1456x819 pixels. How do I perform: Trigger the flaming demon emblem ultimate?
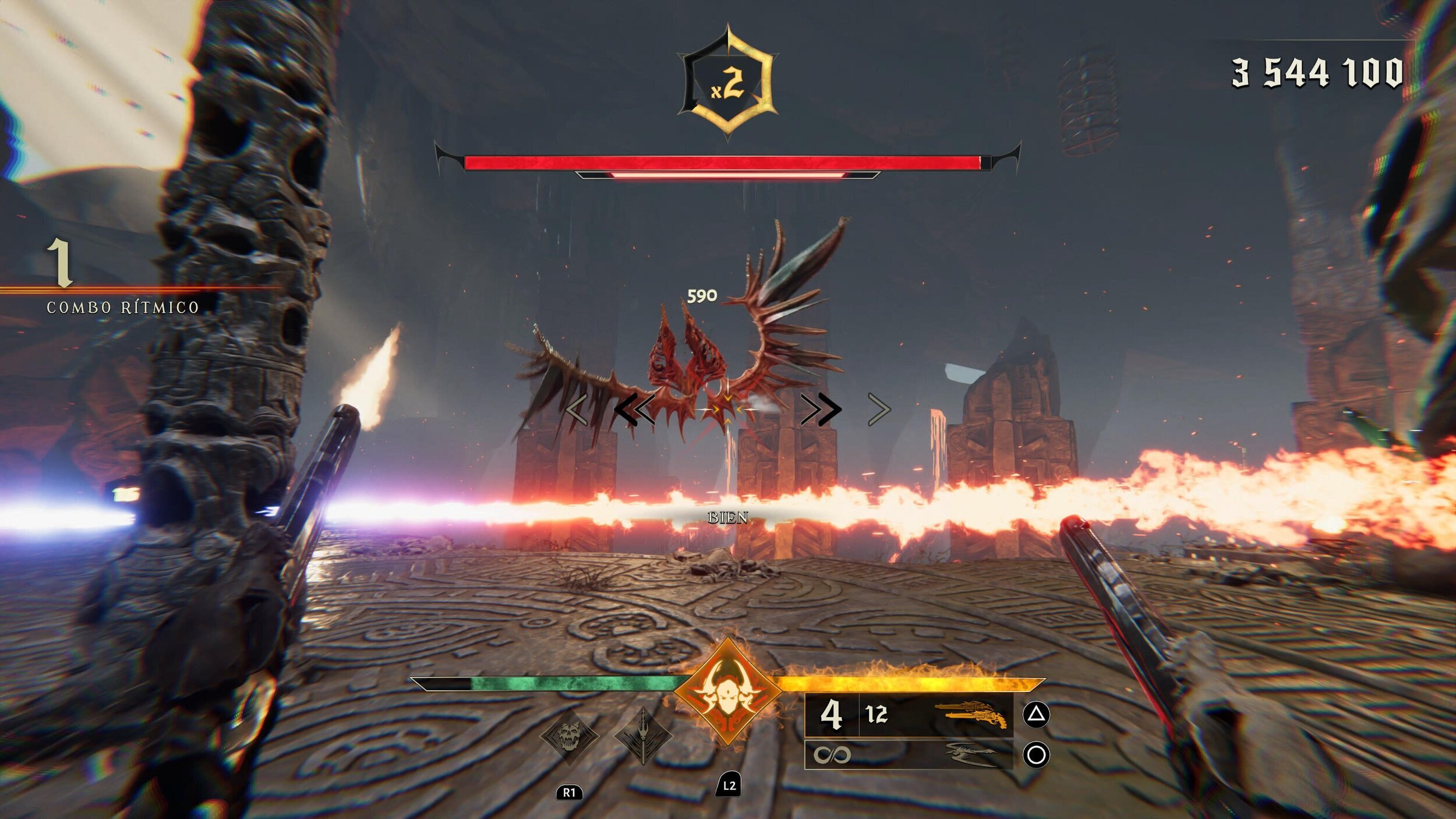point(727,691)
